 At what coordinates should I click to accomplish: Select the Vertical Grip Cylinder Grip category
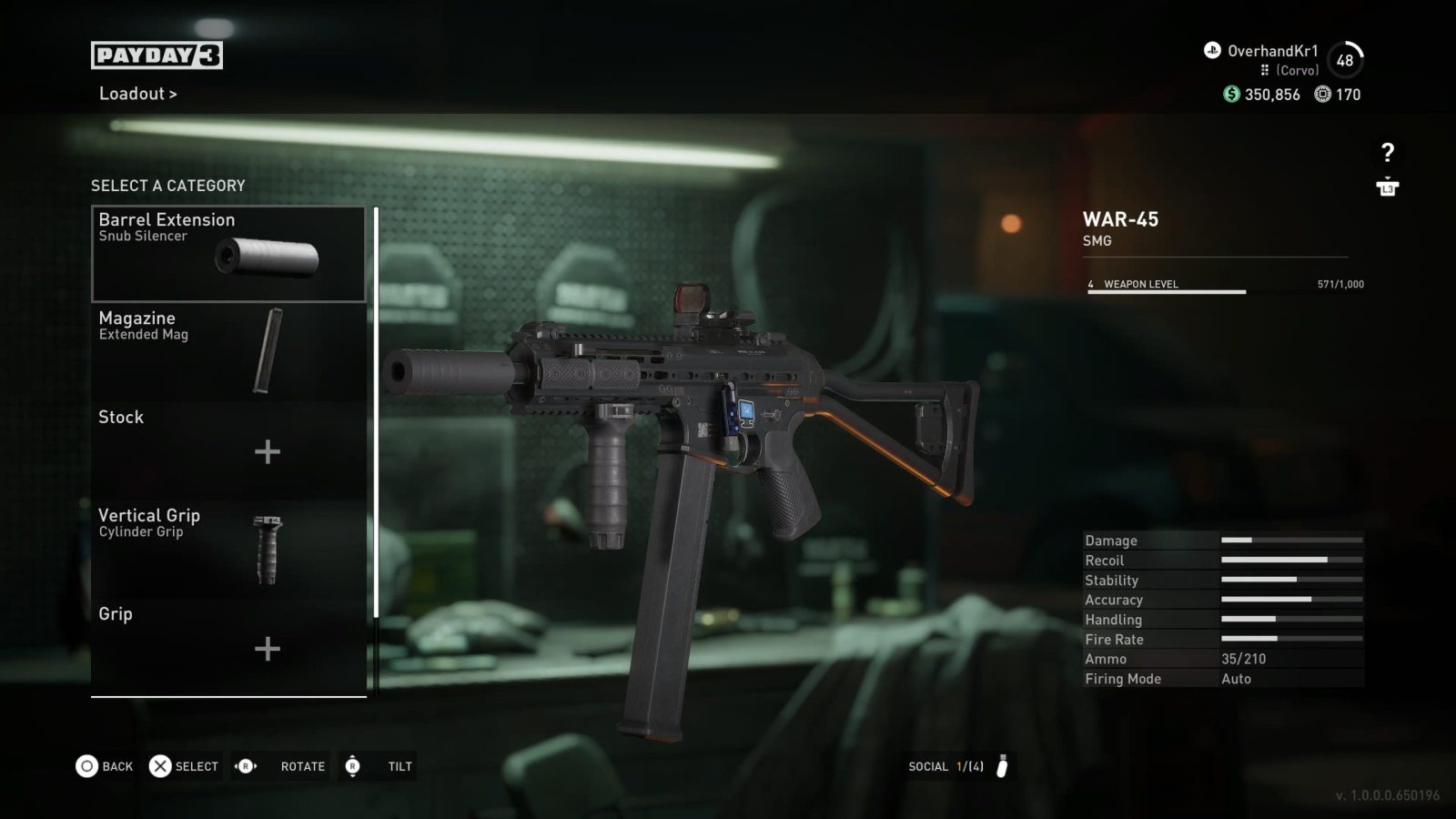228,549
